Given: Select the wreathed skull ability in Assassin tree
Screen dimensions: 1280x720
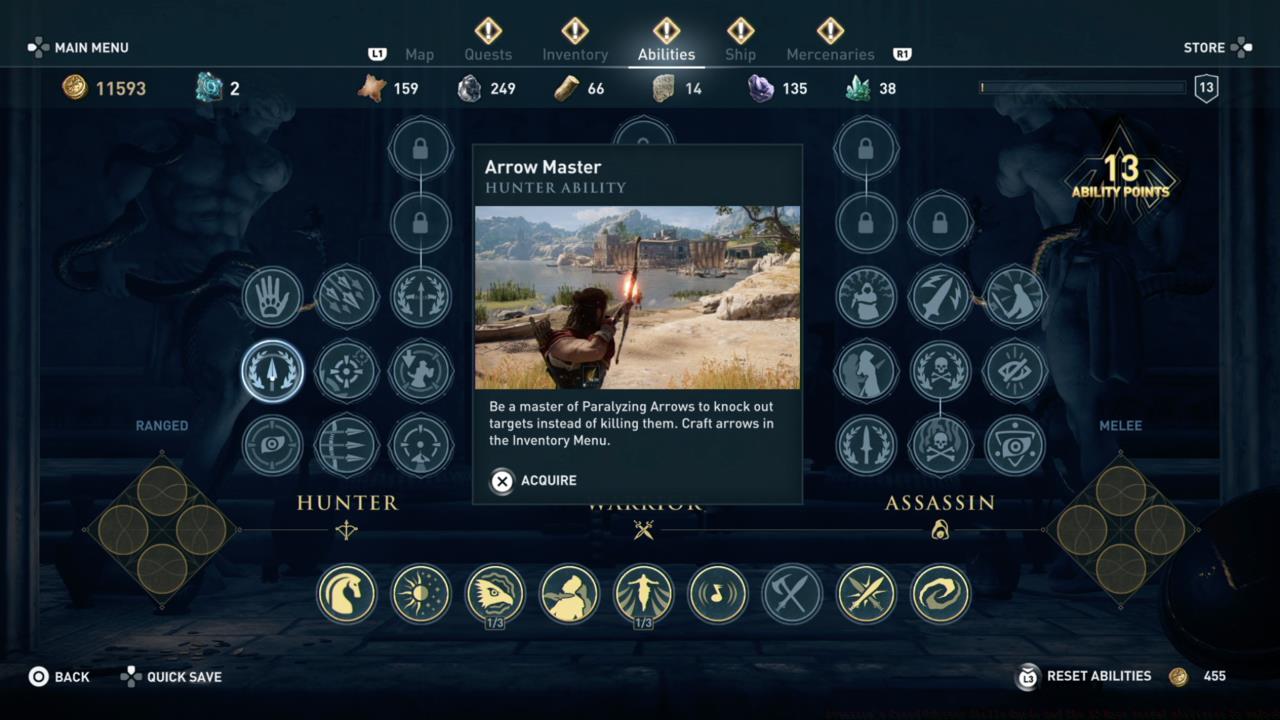Looking at the screenshot, I should [x=940, y=371].
